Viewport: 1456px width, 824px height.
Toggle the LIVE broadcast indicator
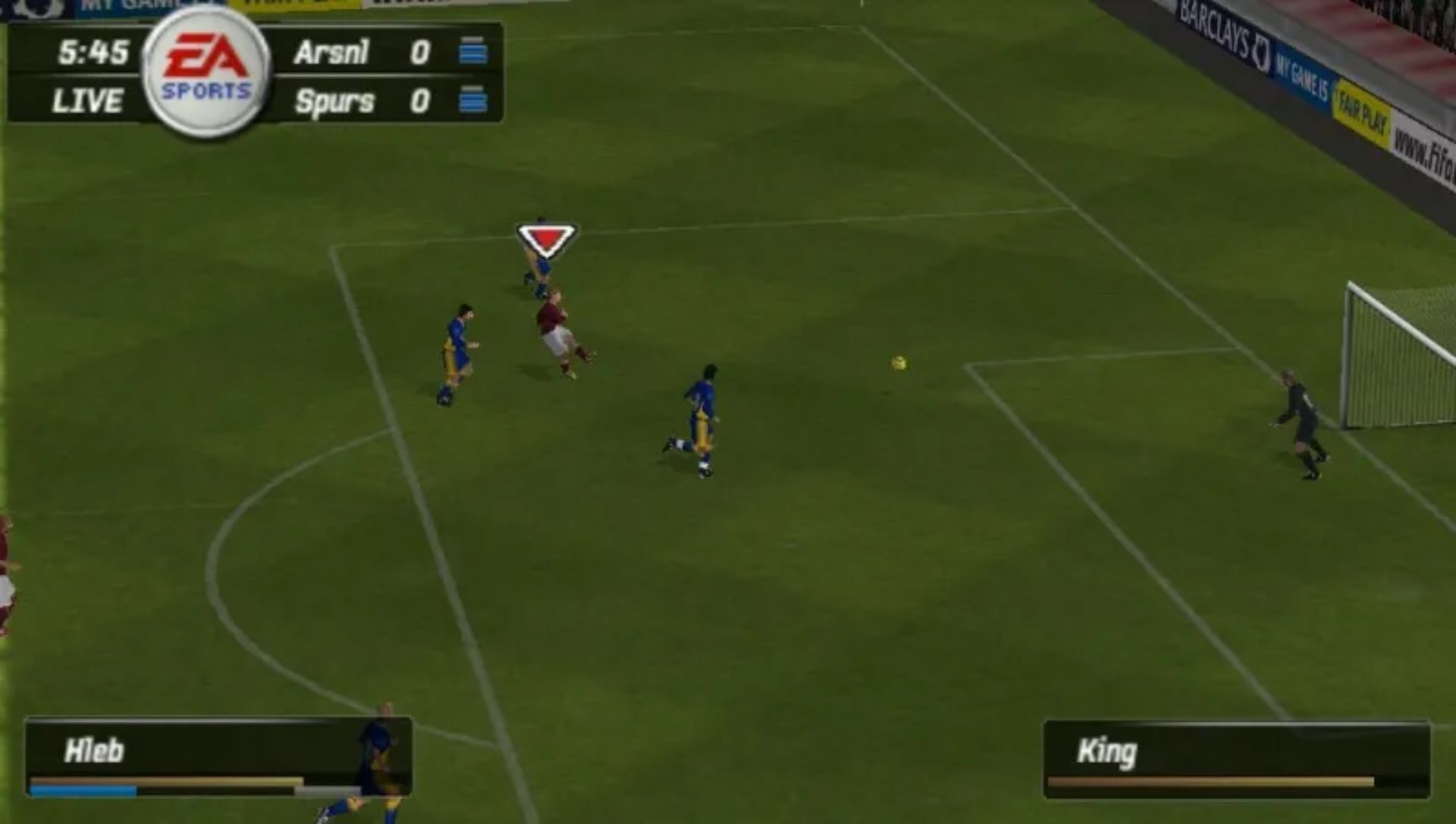pyautogui.click(x=87, y=99)
